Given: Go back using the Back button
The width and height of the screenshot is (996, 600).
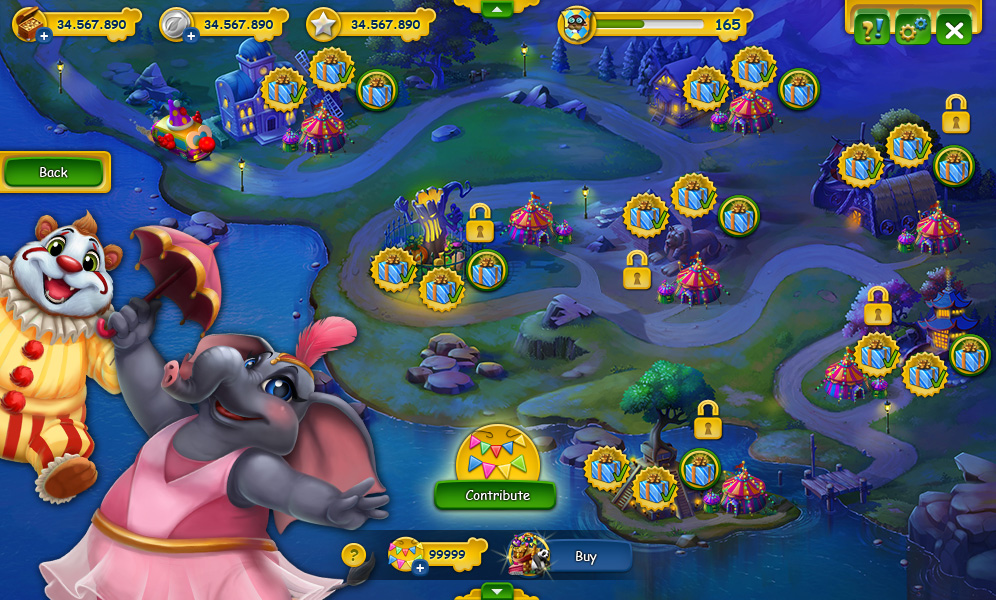Looking at the screenshot, I should pos(54,172).
